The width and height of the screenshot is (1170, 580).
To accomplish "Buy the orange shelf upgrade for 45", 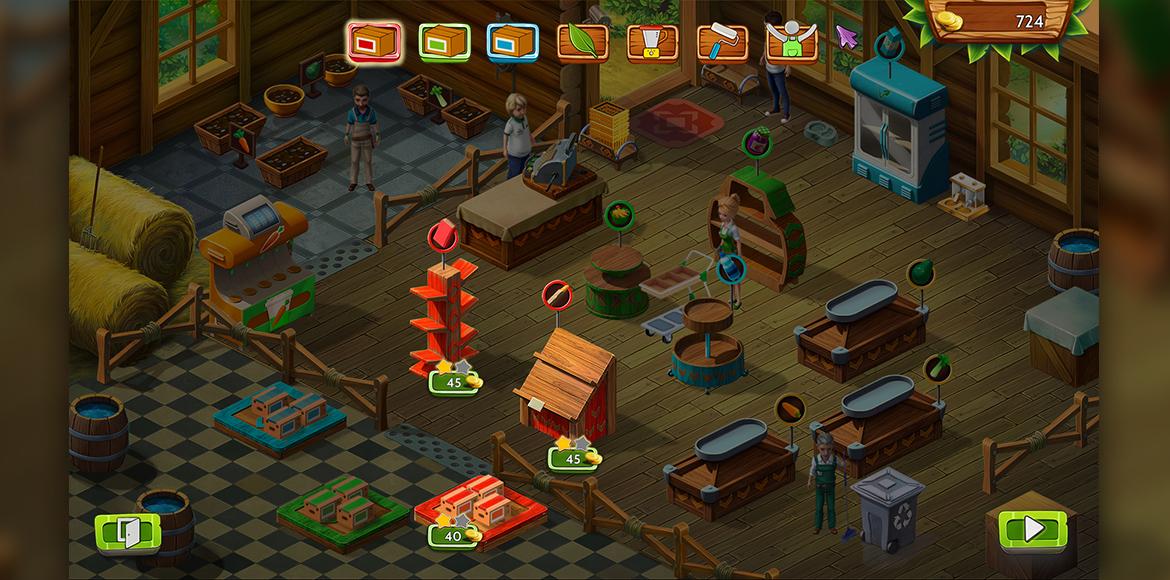I will pos(456,382).
